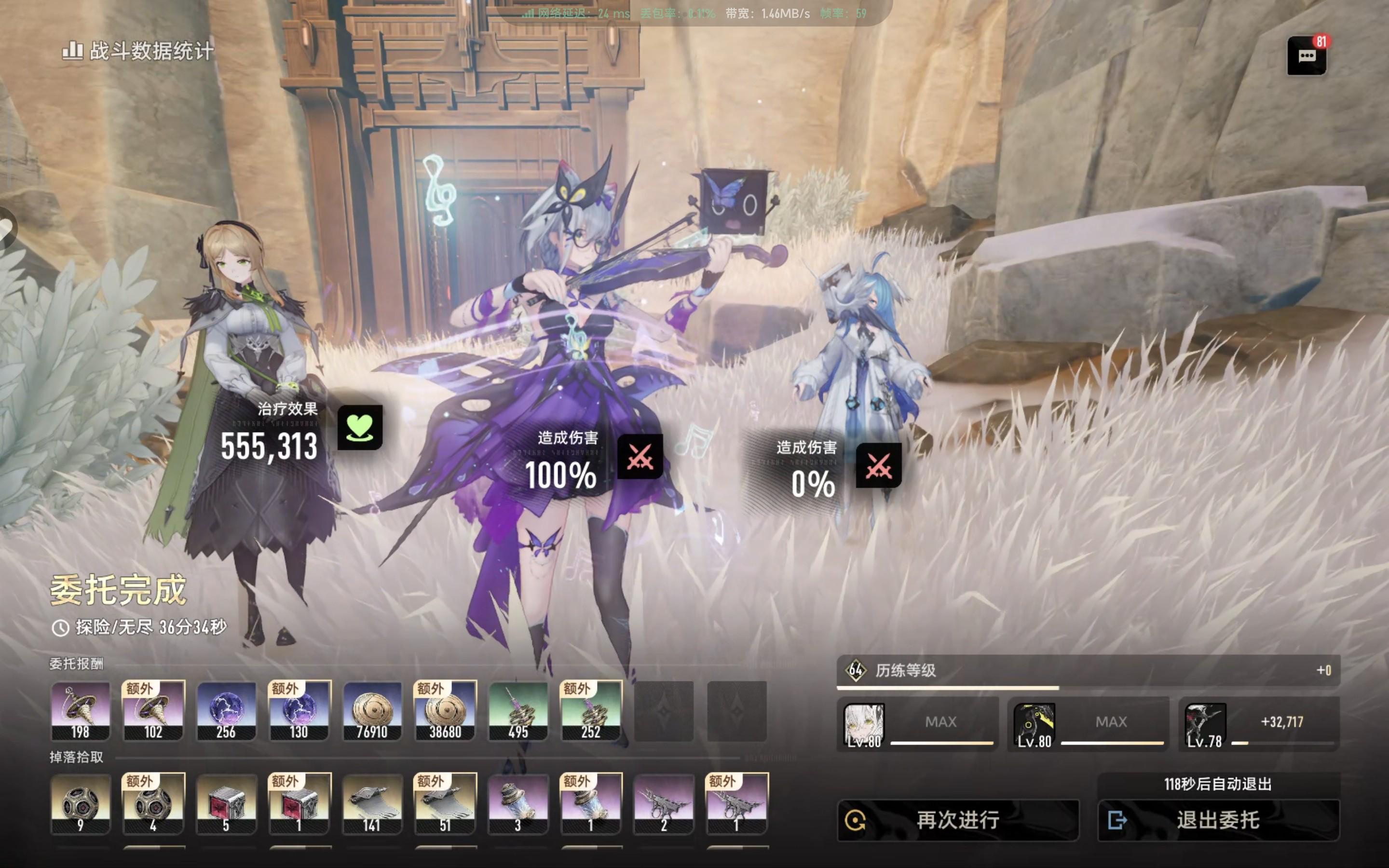1389x868 pixels.
Task: View the gold coin reward of 76910
Action: click(x=372, y=711)
